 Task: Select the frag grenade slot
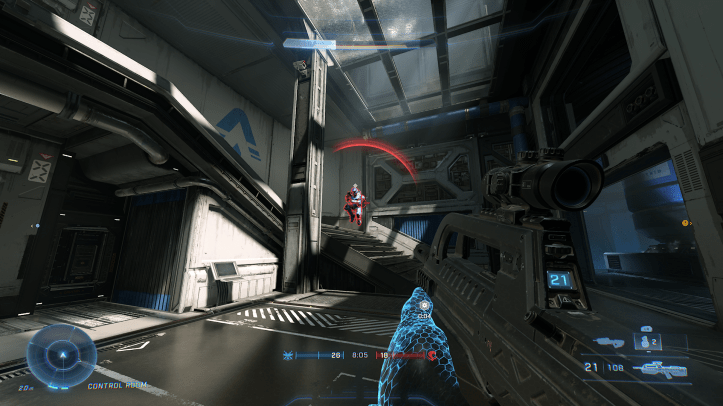coord(645,343)
